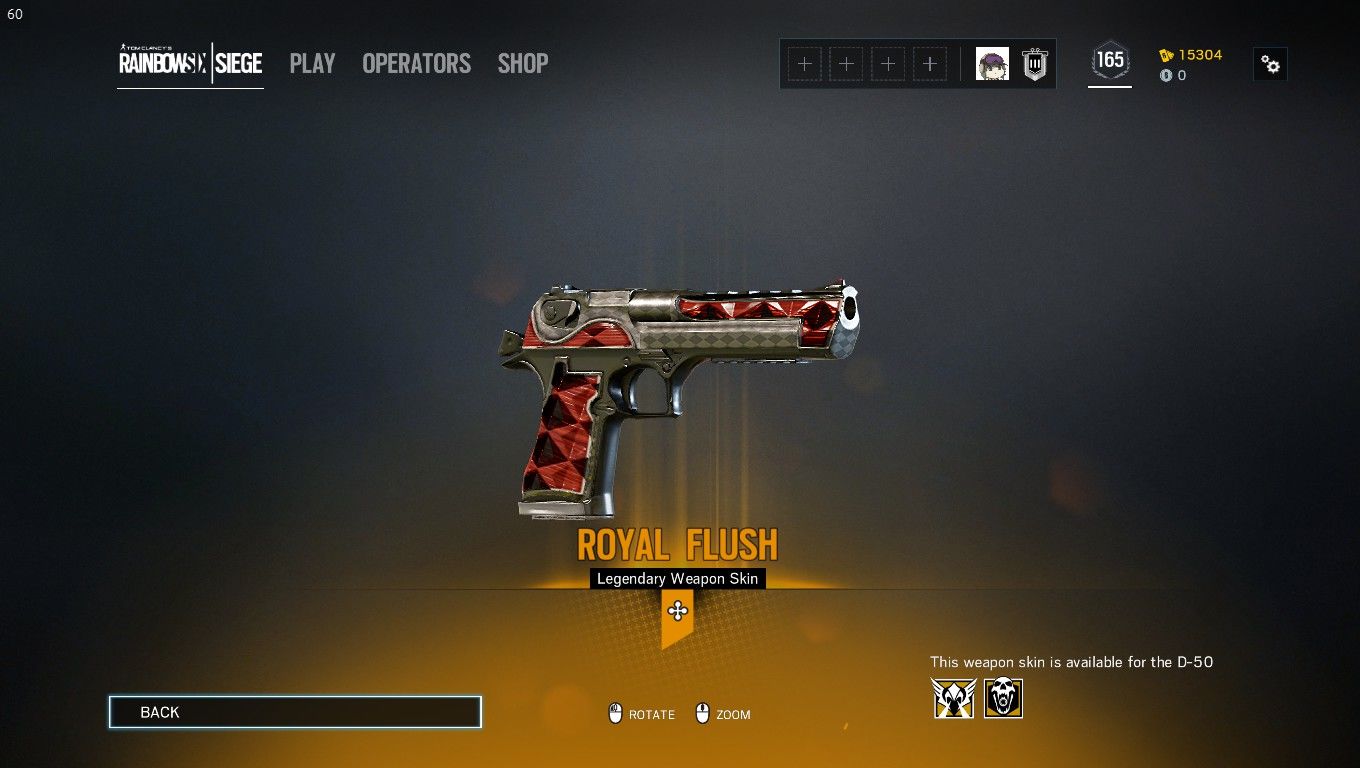Open the PLAY menu
The width and height of the screenshot is (1360, 768).
click(312, 63)
